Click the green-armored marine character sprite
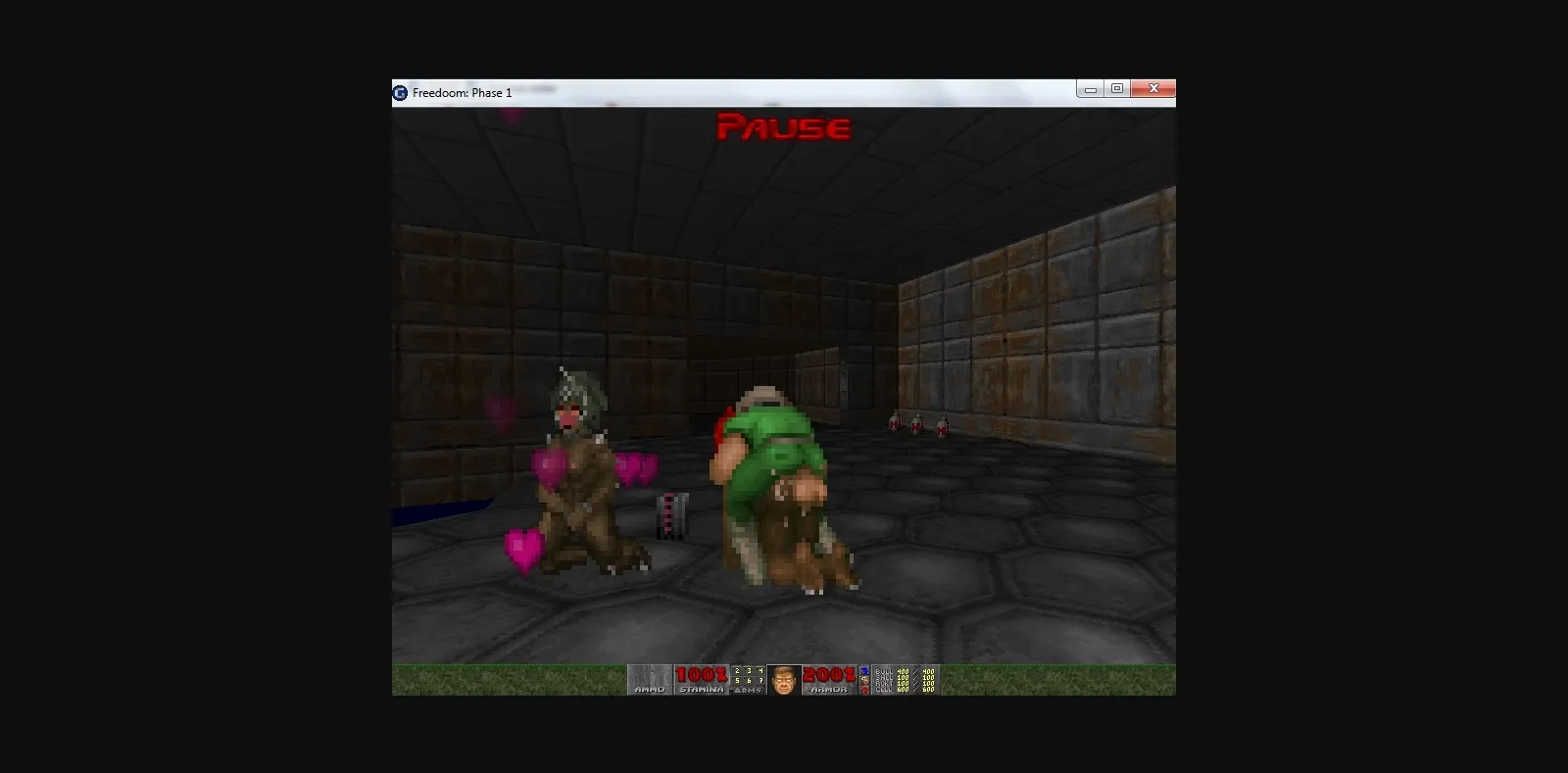 pos(774,460)
